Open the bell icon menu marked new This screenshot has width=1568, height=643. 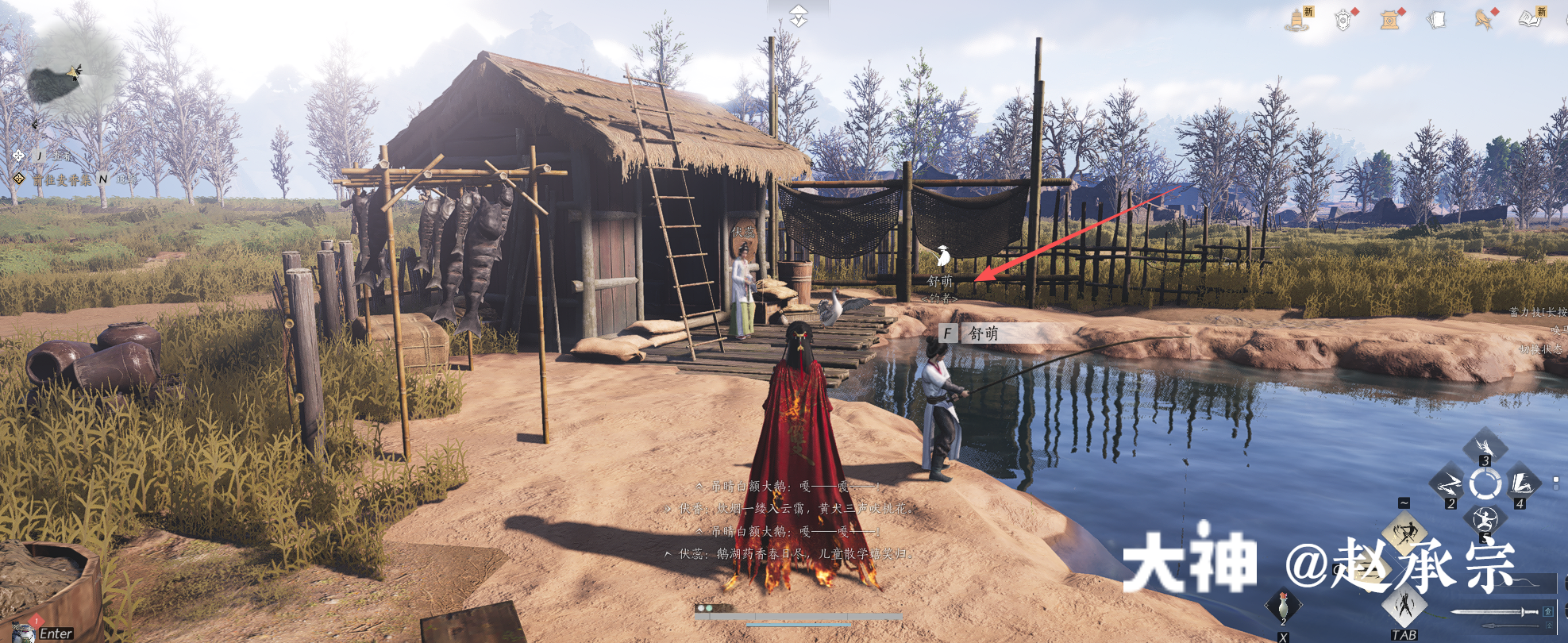[x=1297, y=19]
